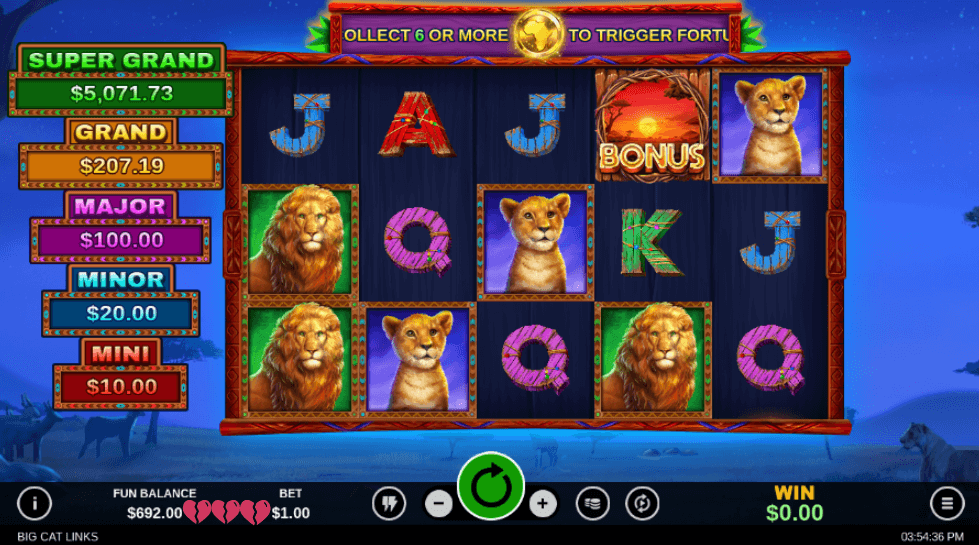Open the coin stack bet options

tap(593, 503)
